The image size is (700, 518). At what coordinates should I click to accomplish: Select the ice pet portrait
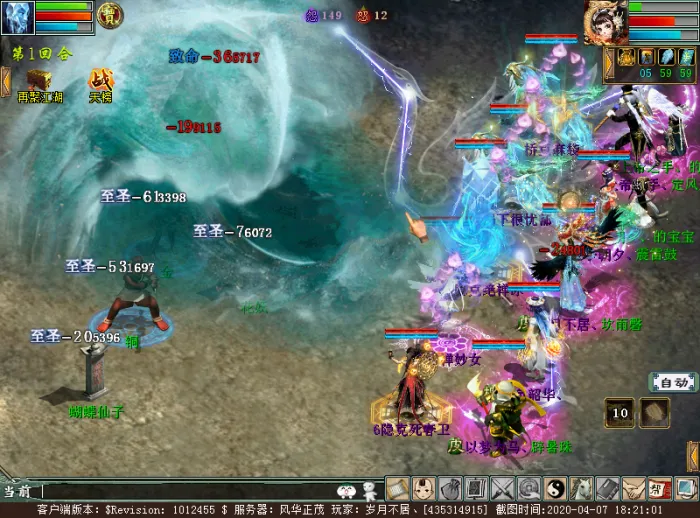coord(17,17)
